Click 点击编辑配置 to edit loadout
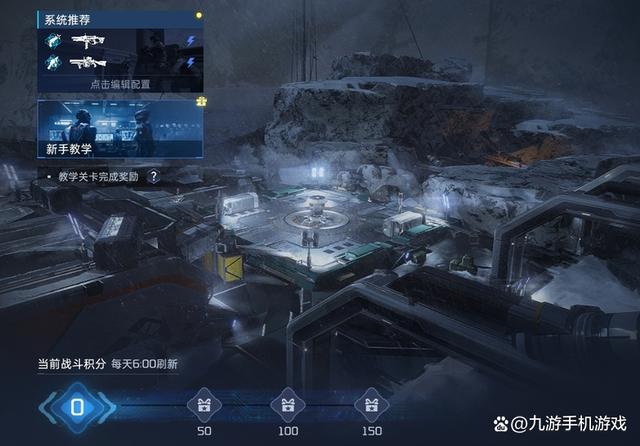Viewport: 640px width, 446px height. (x=120, y=84)
